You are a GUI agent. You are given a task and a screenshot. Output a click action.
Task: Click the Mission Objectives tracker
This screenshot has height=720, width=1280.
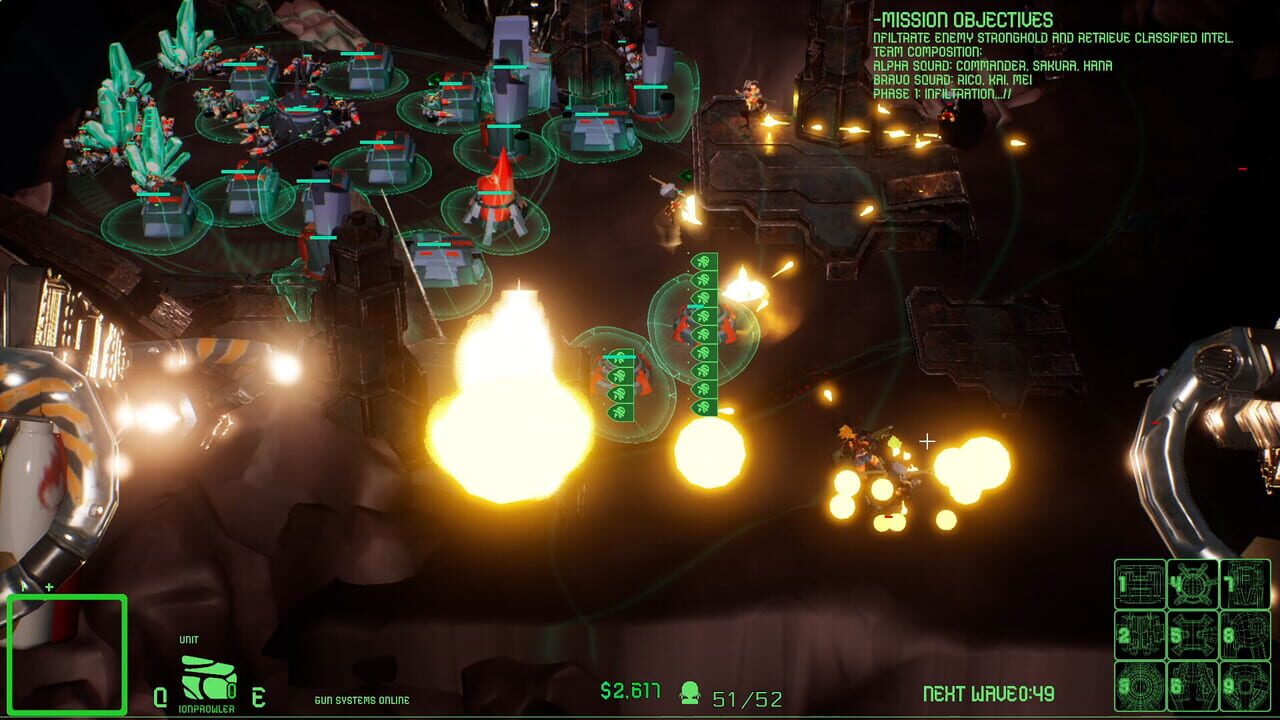pyautogui.click(x=1052, y=57)
